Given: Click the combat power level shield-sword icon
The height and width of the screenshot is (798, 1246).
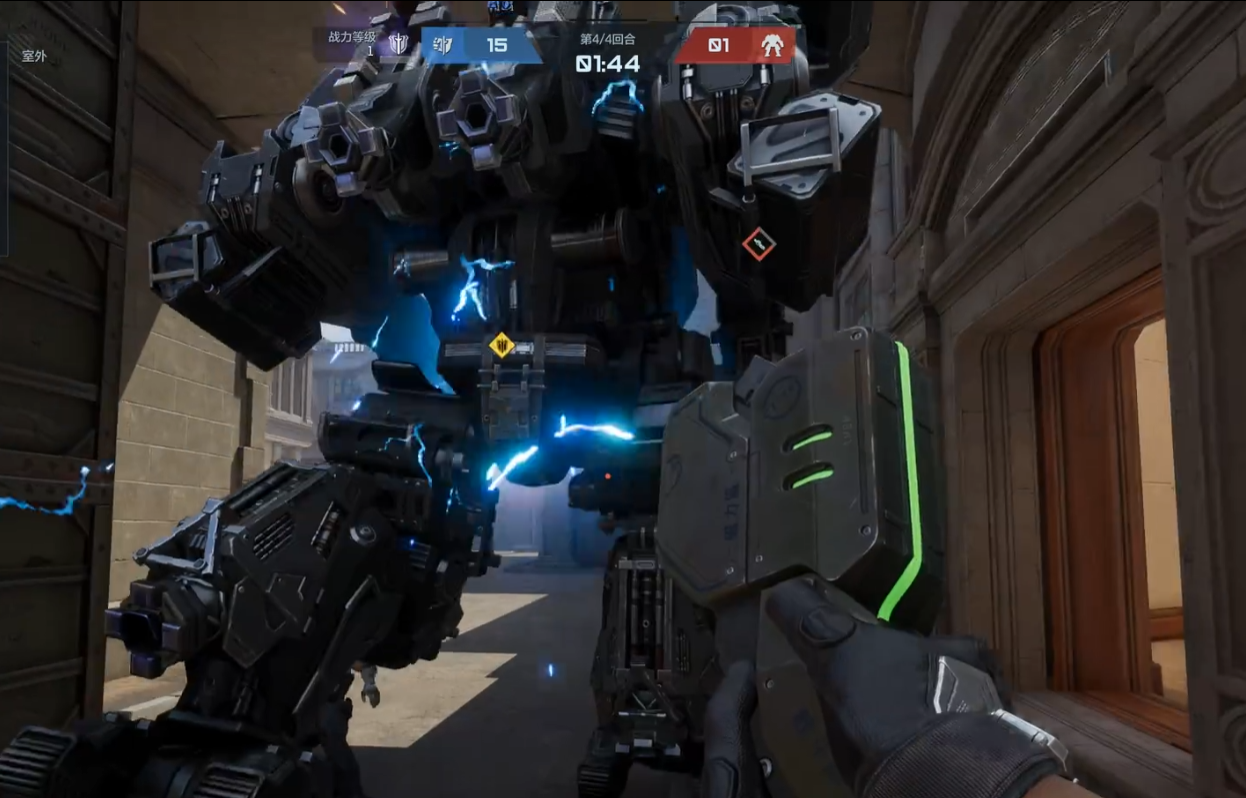Looking at the screenshot, I should tap(399, 44).
